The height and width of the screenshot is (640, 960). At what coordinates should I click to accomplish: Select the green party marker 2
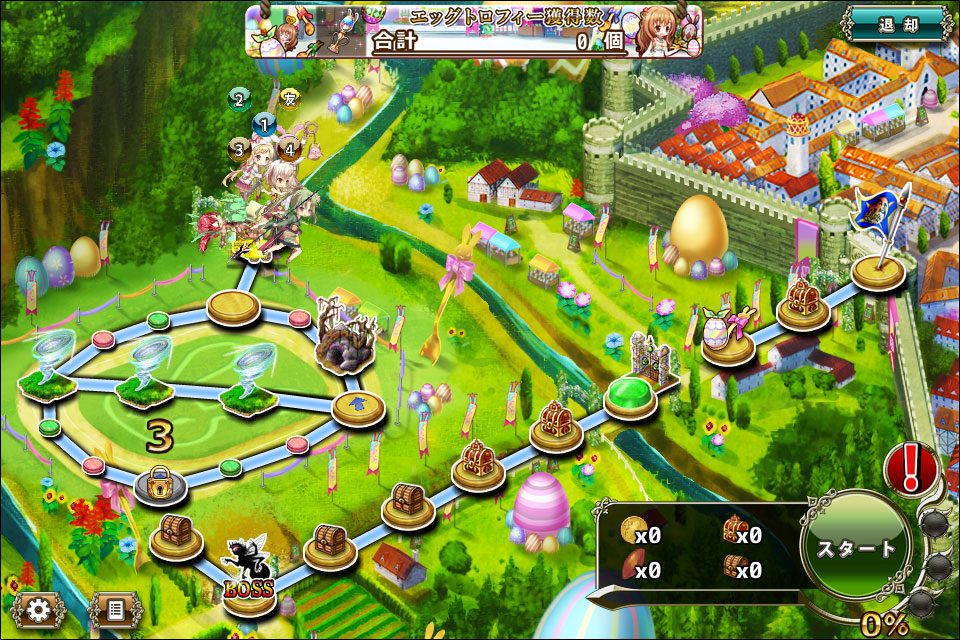click(238, 98)
